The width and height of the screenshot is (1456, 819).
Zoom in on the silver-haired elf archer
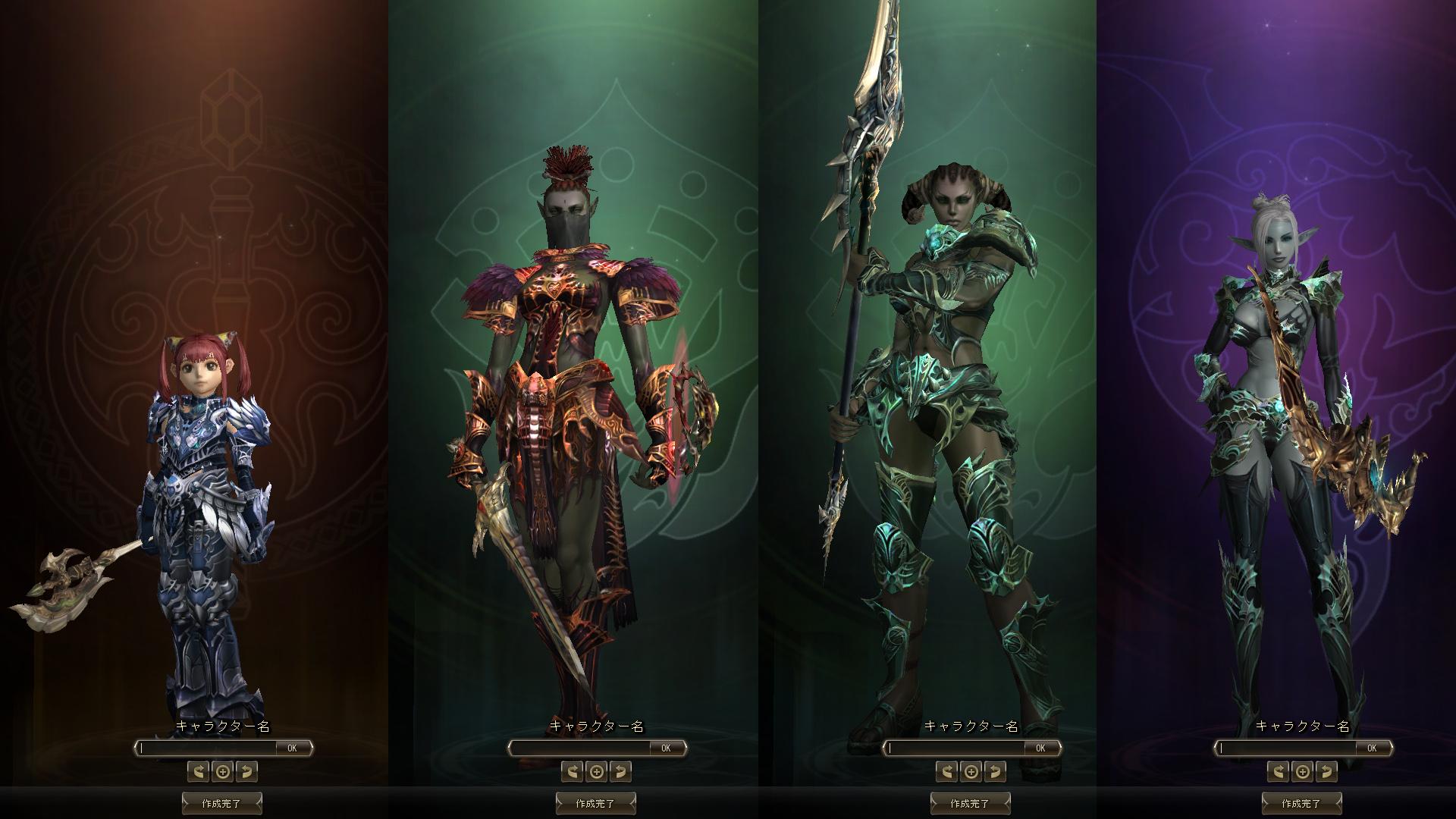(1302, 772)
